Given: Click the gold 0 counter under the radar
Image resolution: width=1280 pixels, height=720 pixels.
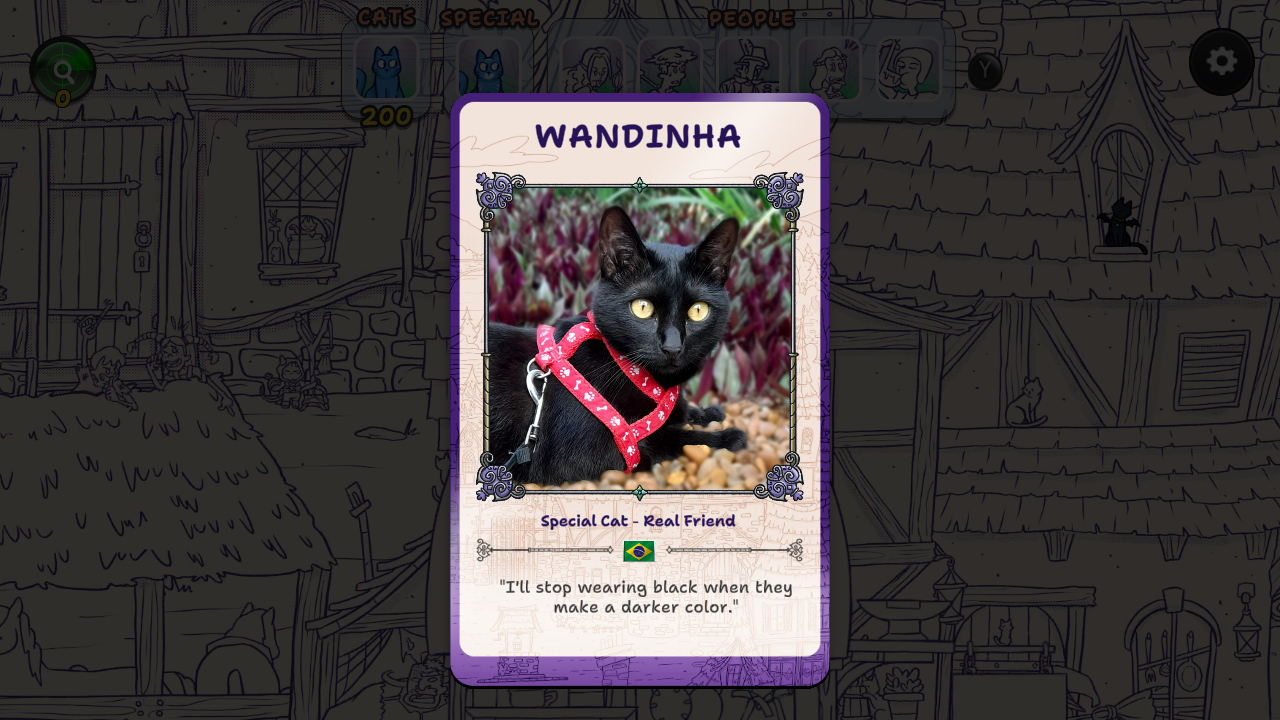Looking at the screenshot, I should click(64, 100).
